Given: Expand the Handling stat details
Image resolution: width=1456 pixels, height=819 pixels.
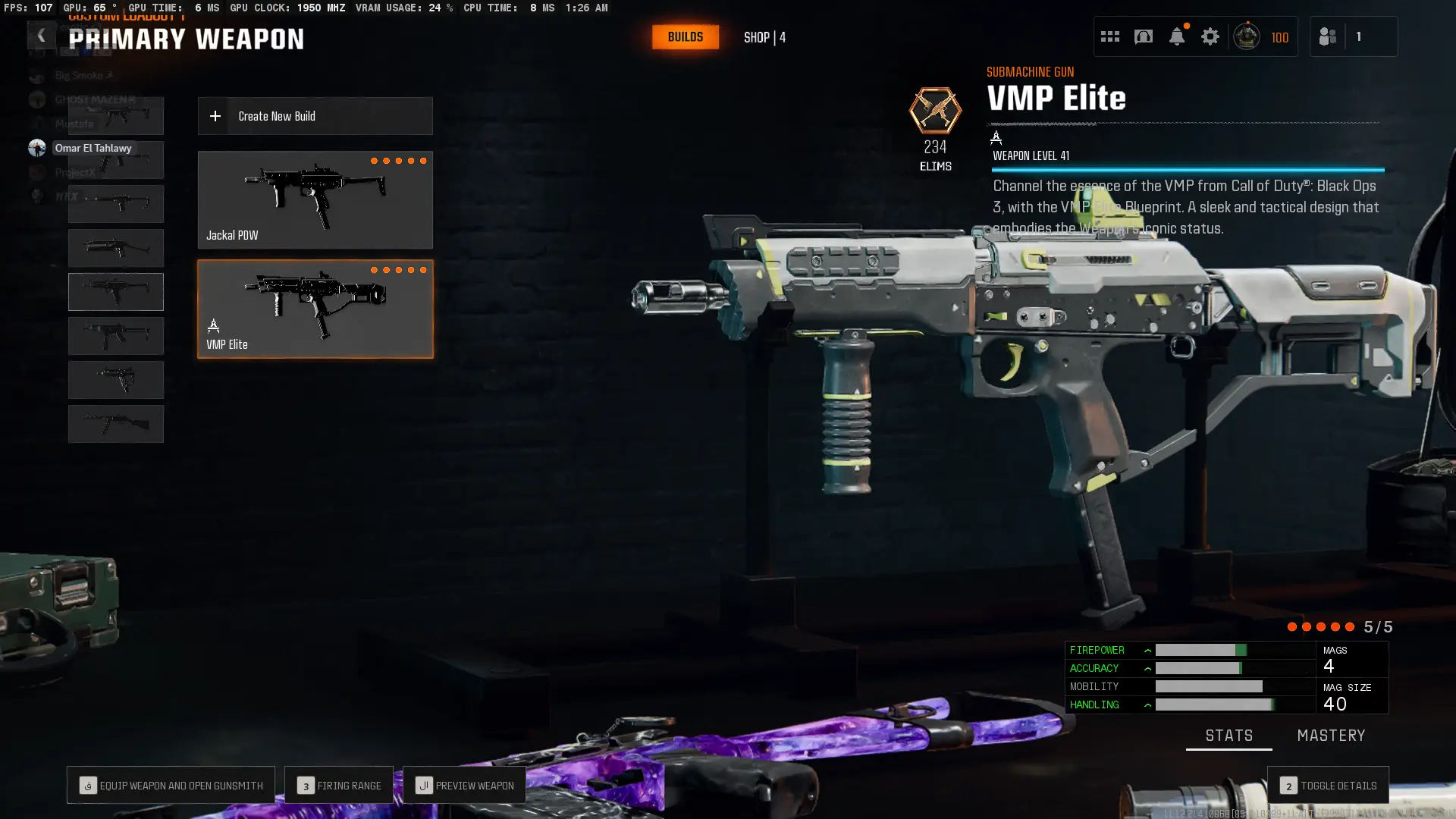Looking at the screenshot, I should tap(1147, 704).
